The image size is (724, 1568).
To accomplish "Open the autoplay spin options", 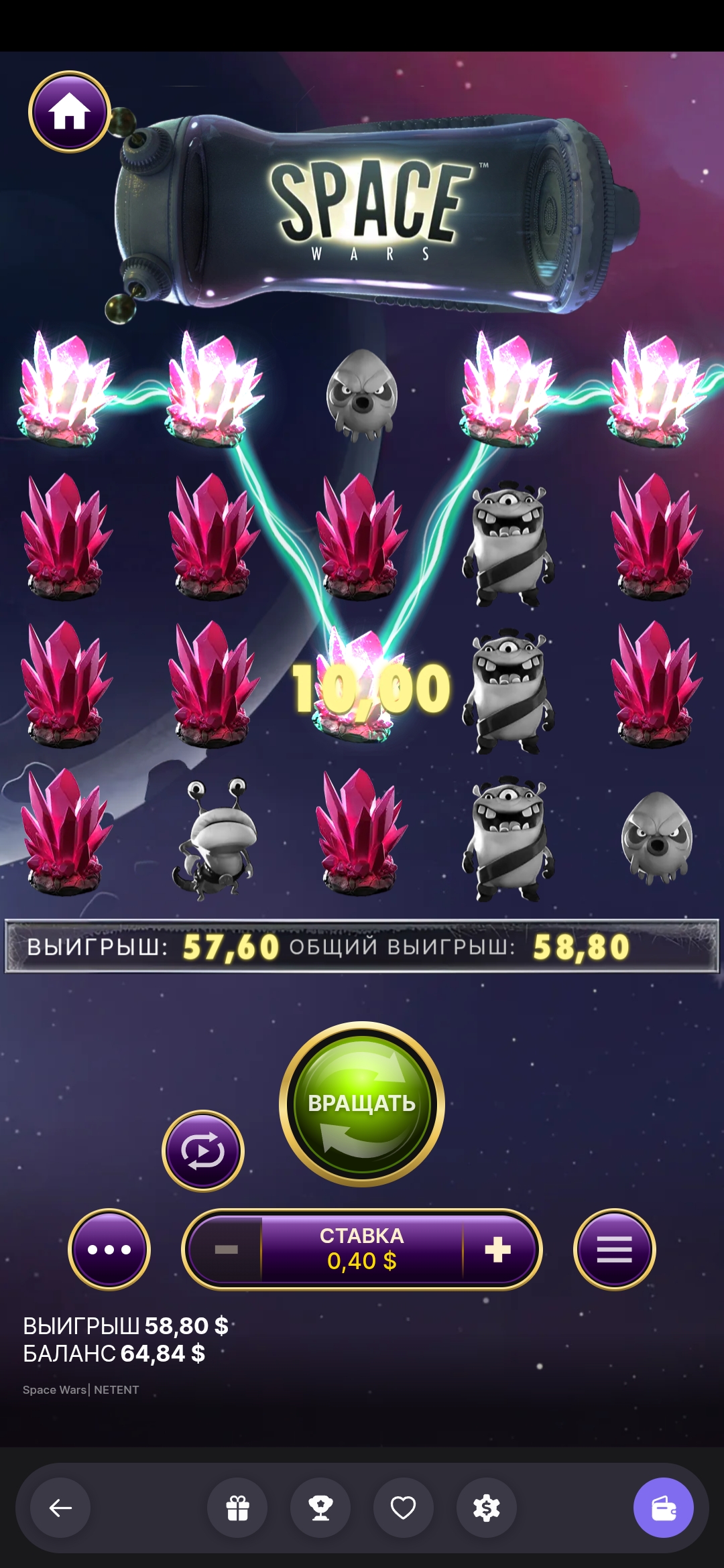I will (x=203, y=1151).
